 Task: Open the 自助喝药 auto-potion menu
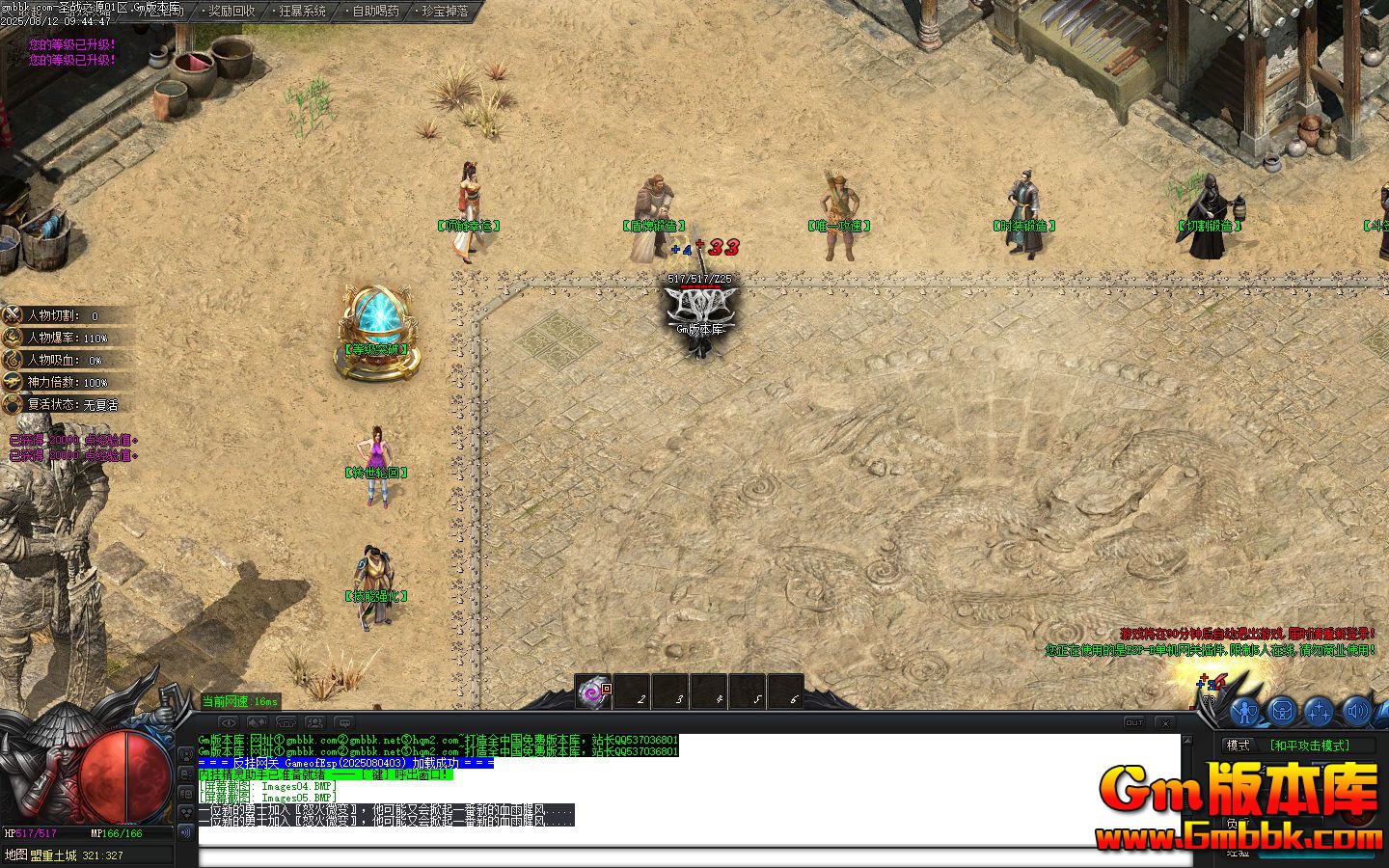pyautogui.click(x=375, y=12)
